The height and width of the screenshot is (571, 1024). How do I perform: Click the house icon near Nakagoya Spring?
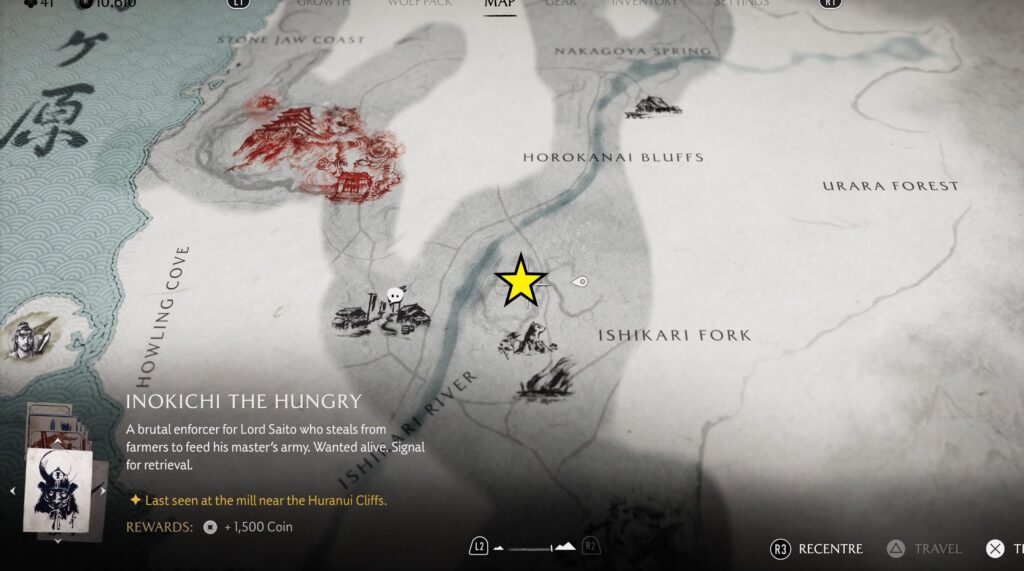(653, 106)
